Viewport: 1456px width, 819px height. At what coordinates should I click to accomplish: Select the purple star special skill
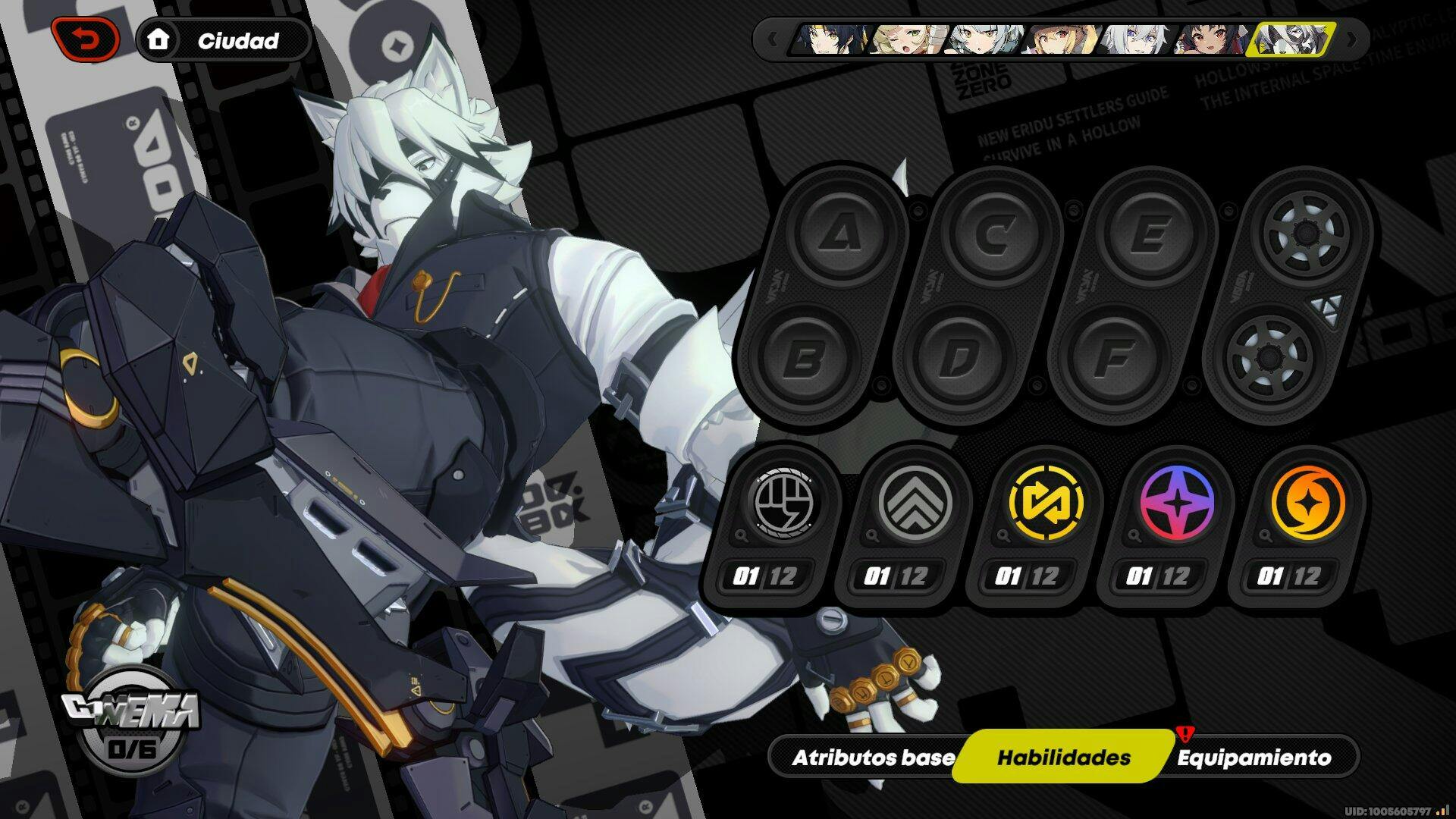[x=1176, y=503]
